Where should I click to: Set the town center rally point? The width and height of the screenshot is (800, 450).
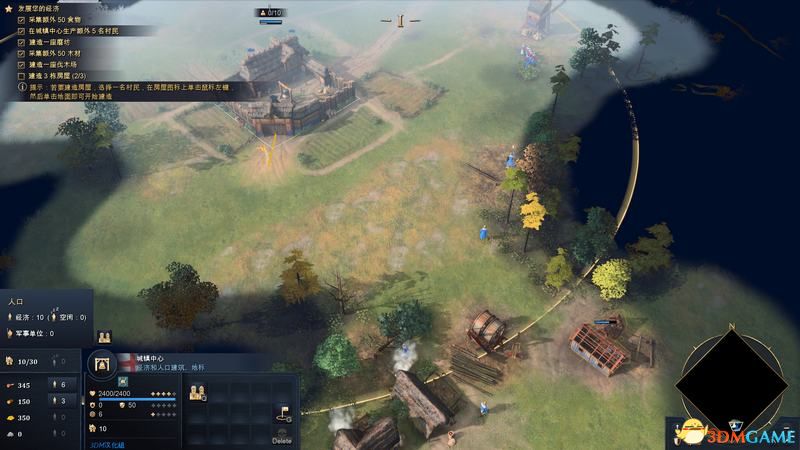(281, 415)
